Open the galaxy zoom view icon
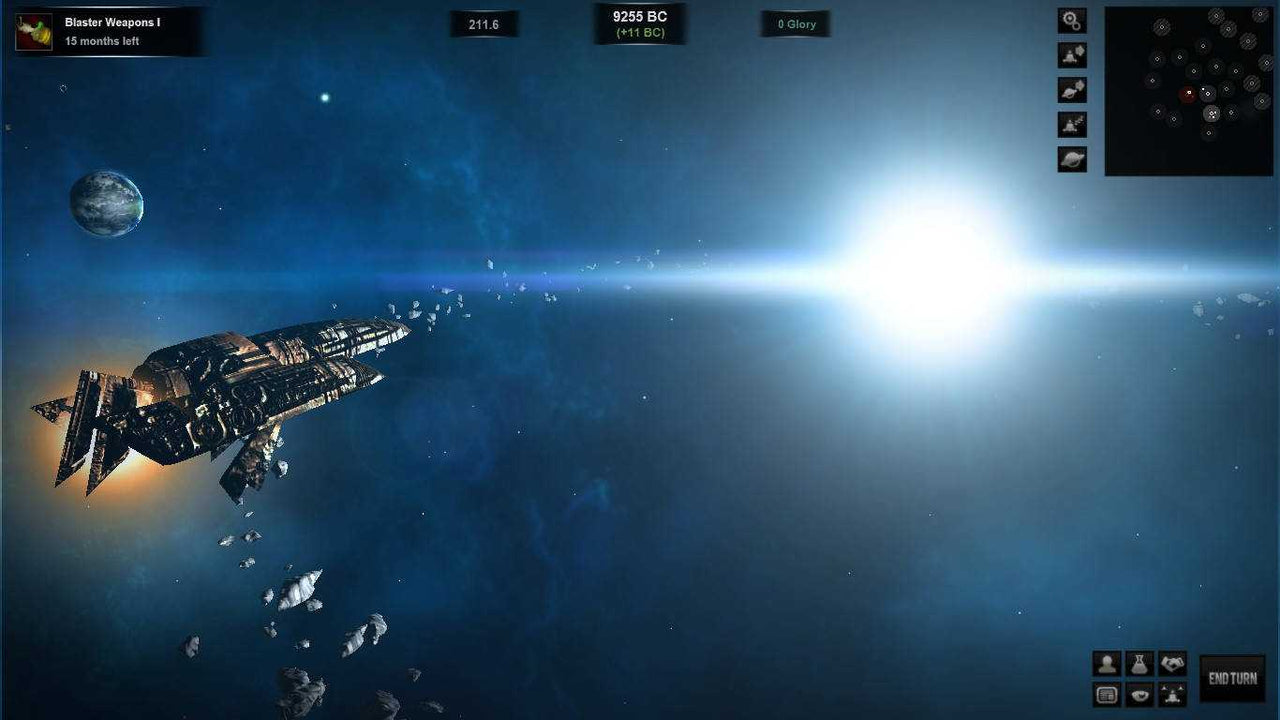This screenshot has width=1280, height=720. click(x=1071, y=20)
